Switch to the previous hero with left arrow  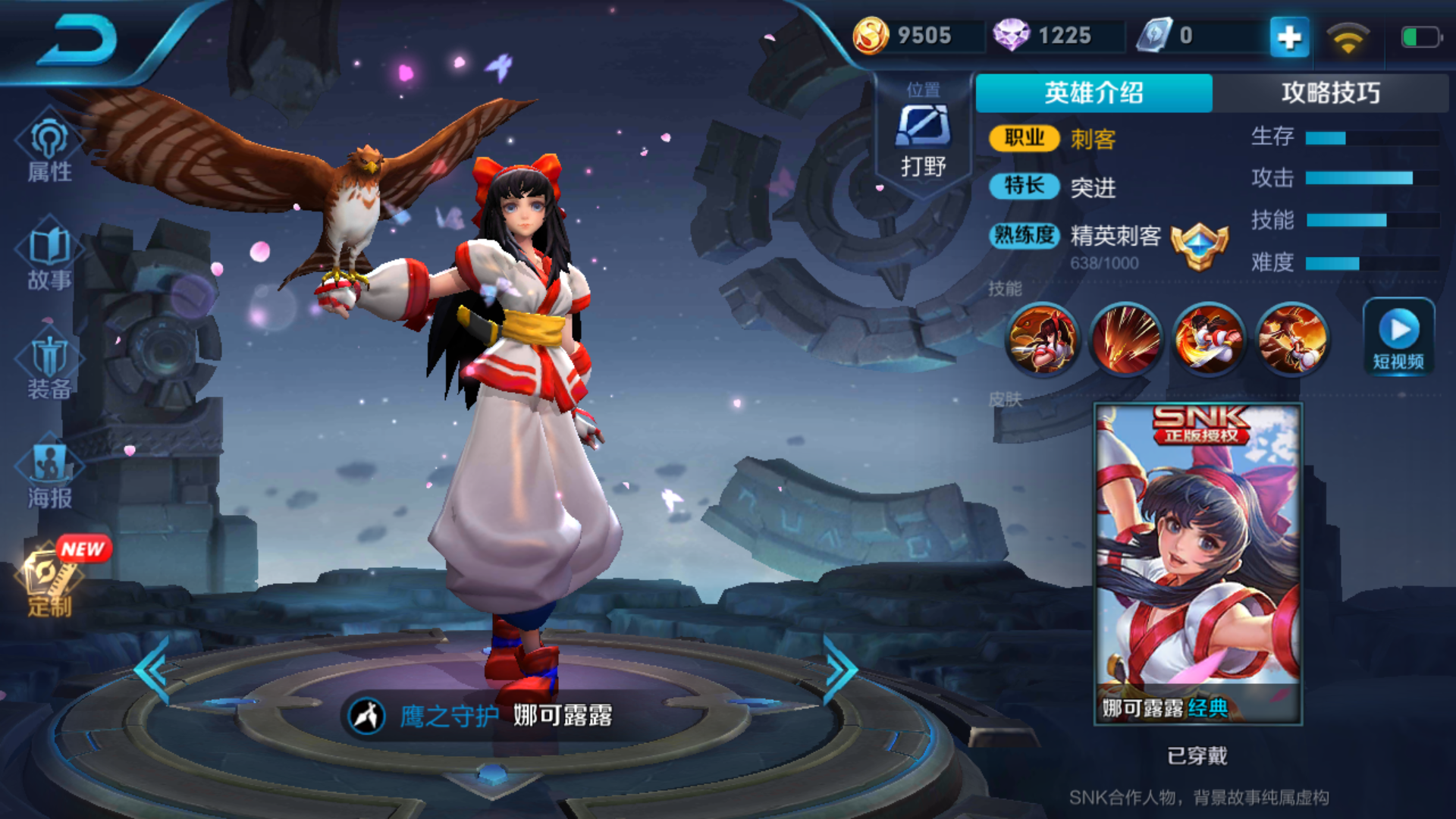152,670
